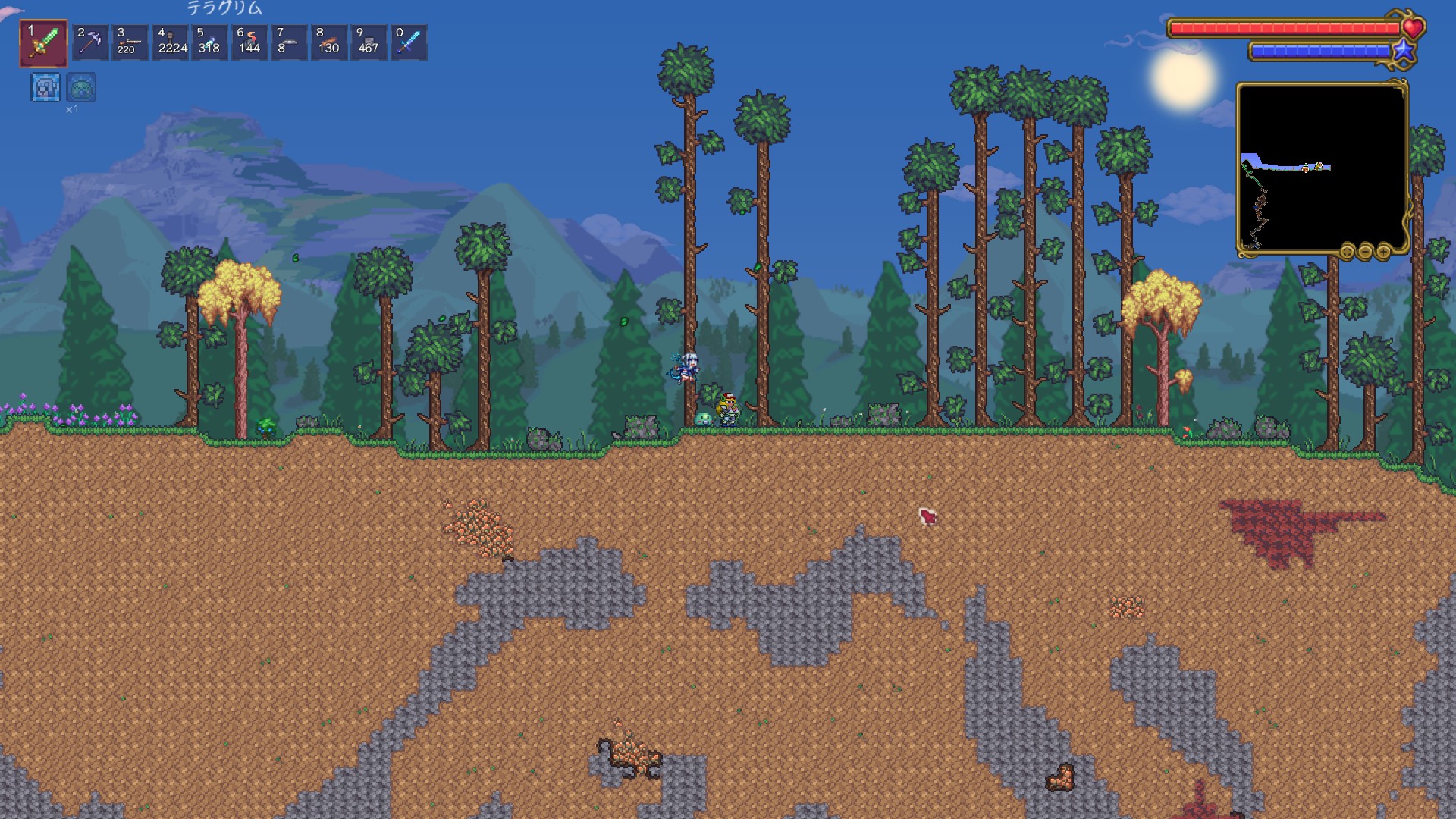The height and width of the screenshot is (819, 1456).
Task: Select hotbar slot 6 with 144 items
Action: coord(249,42)
